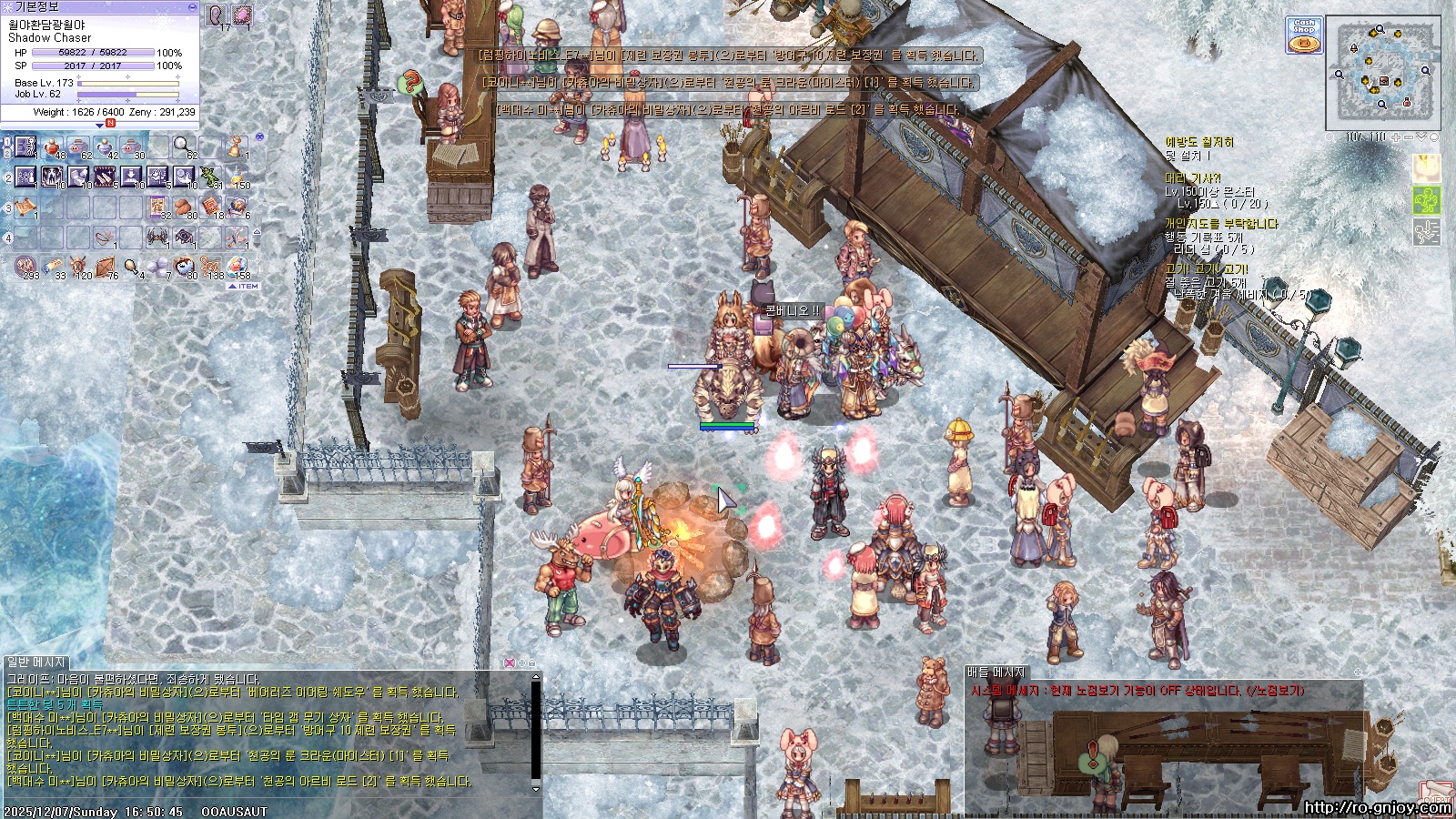1456x819 pixels.
Task: Use the meat drumstick item slot
Action: point(131,267)
